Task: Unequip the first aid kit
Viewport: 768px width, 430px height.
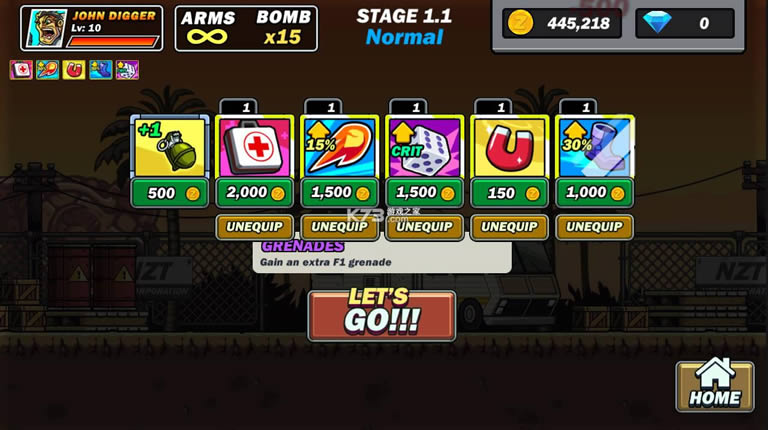Action: click(x=254, y=227)
